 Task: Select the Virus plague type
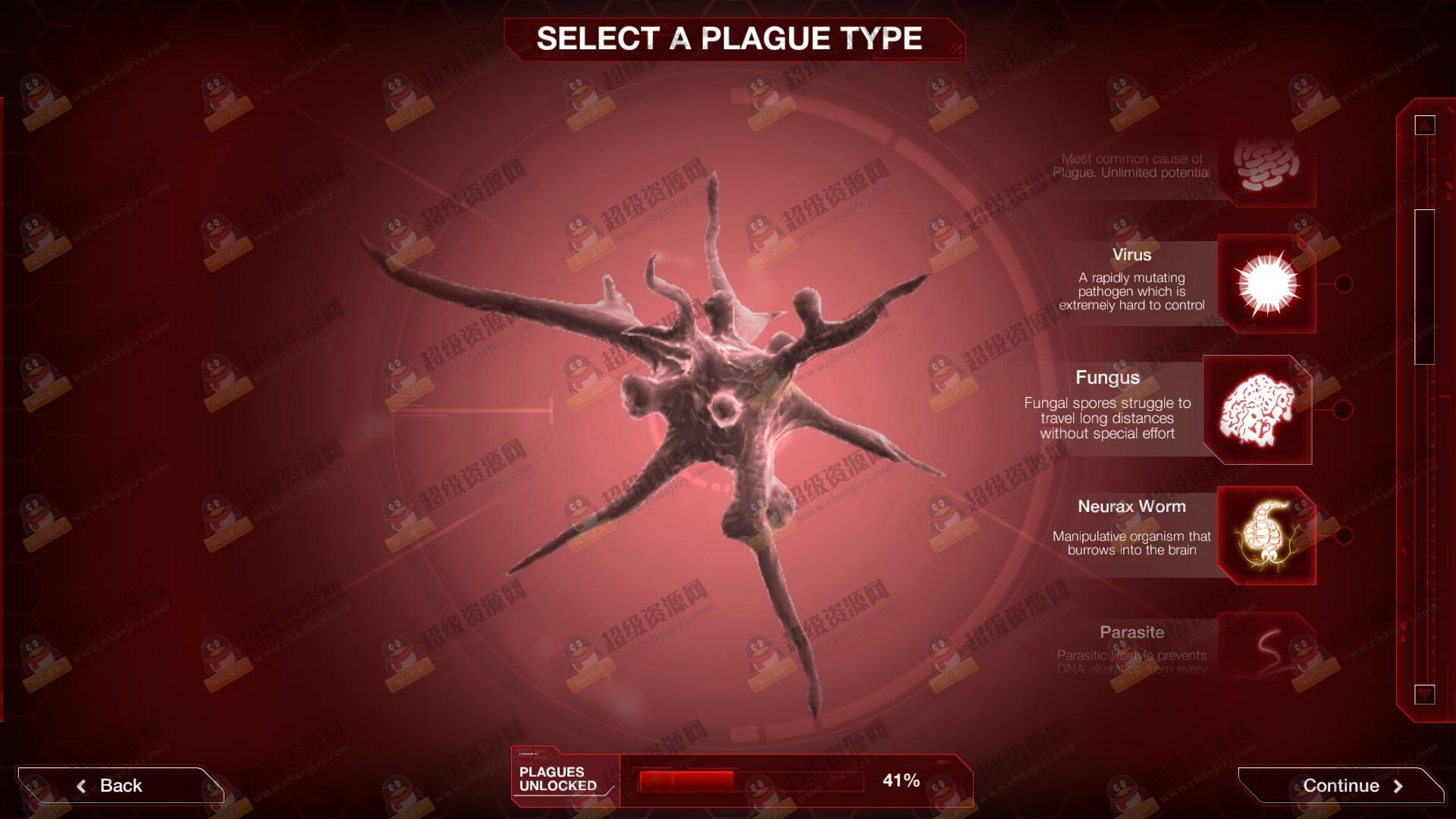point(1266,284)
